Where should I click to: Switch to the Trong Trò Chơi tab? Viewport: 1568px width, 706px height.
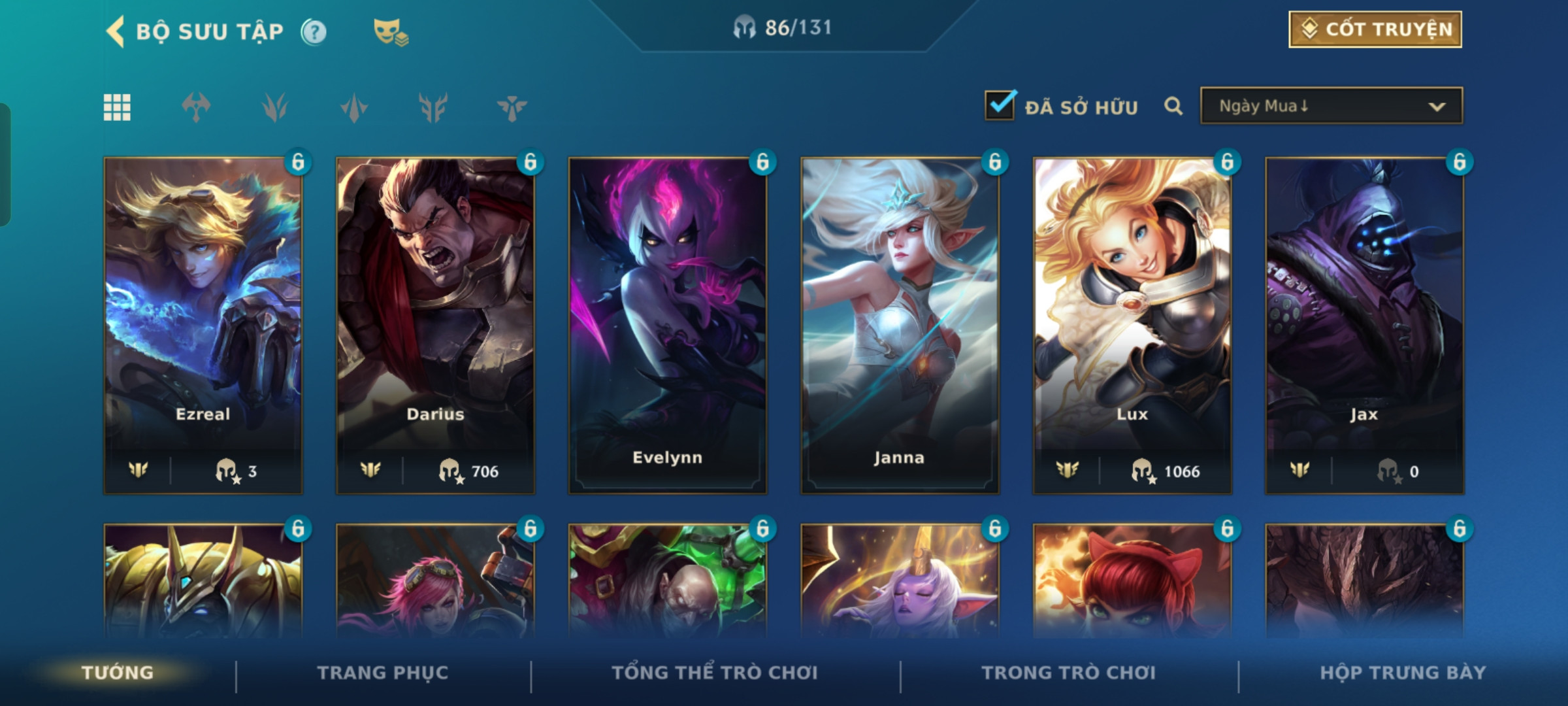[1069, 673]
